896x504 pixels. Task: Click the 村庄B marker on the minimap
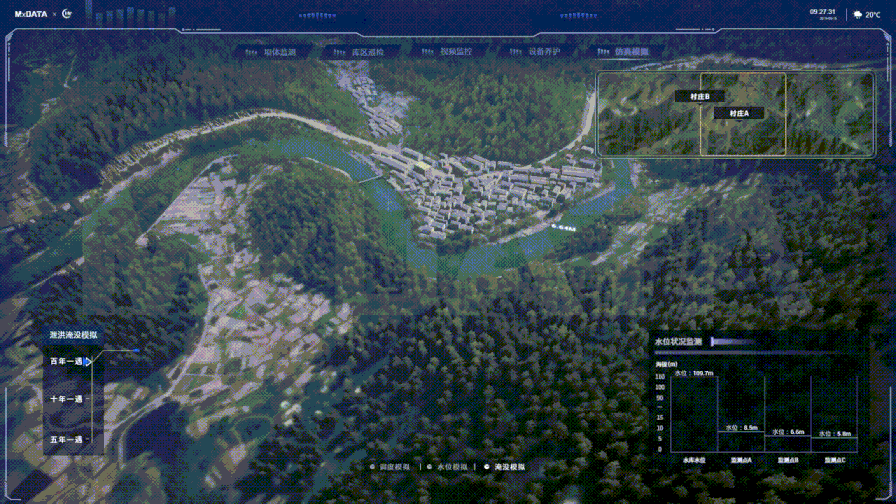pyautogui.click(x=699, y=96)
